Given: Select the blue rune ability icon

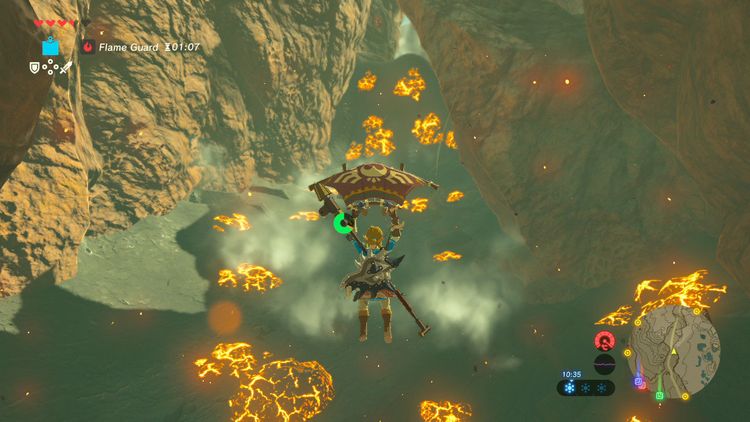Looking at the screenshot, I should pyautogui.click(x=50, y=46).
